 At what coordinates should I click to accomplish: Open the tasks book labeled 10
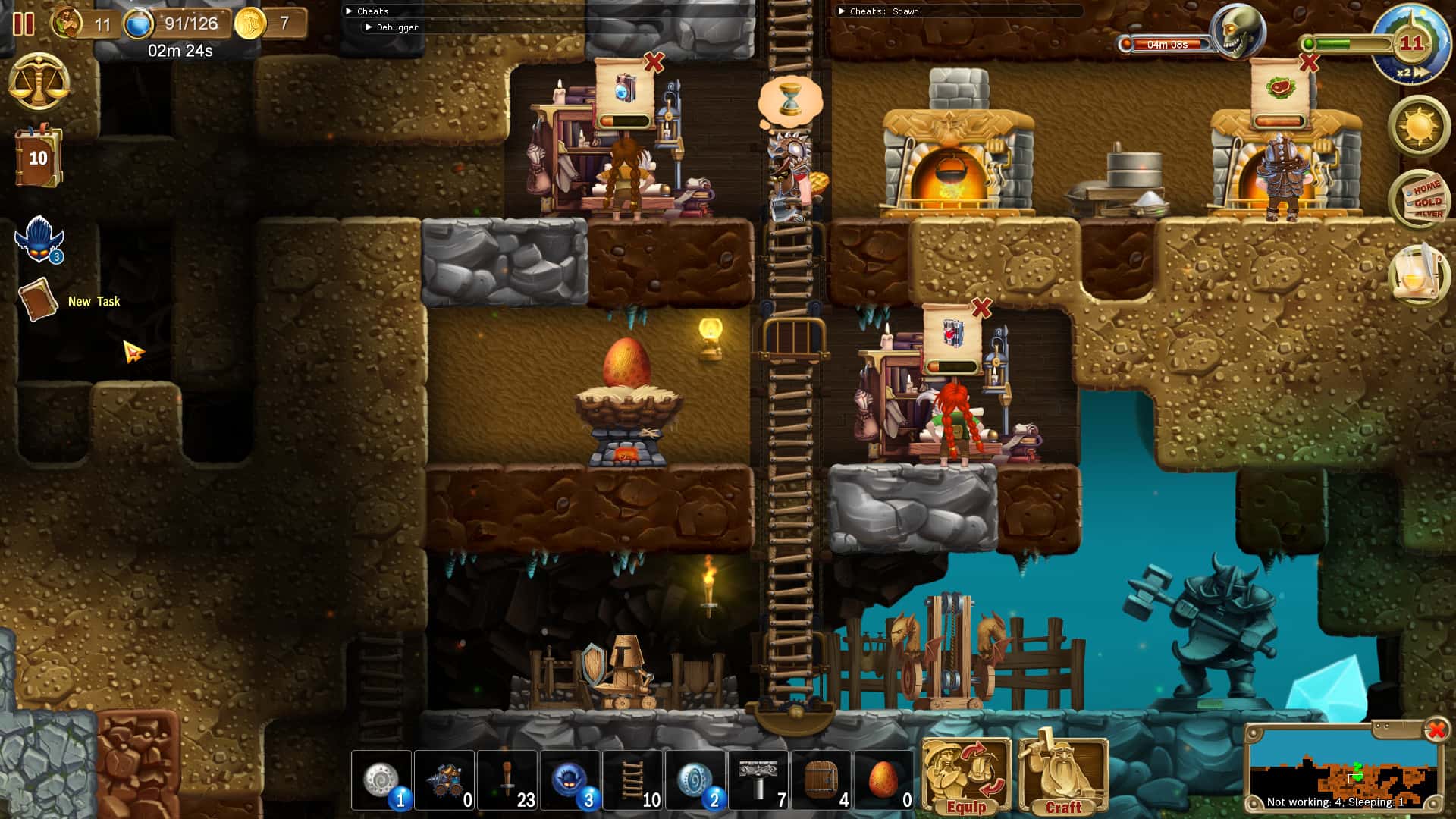[x=36, y=157]
